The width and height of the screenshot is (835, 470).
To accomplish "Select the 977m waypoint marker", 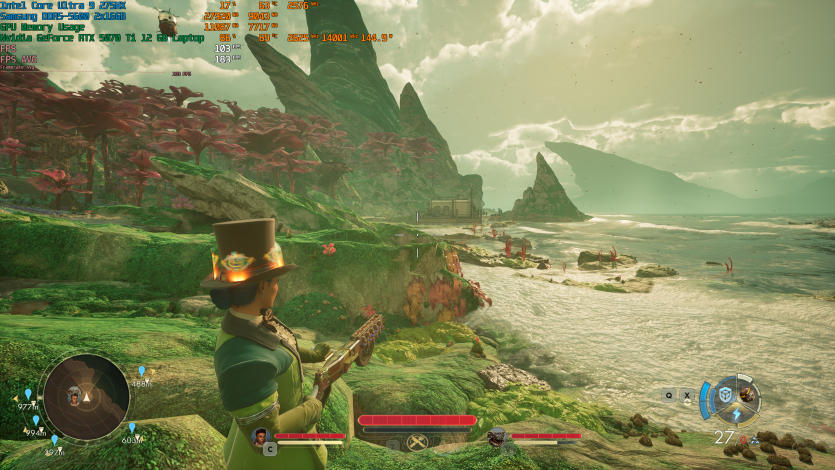I will tap(28, 394).
